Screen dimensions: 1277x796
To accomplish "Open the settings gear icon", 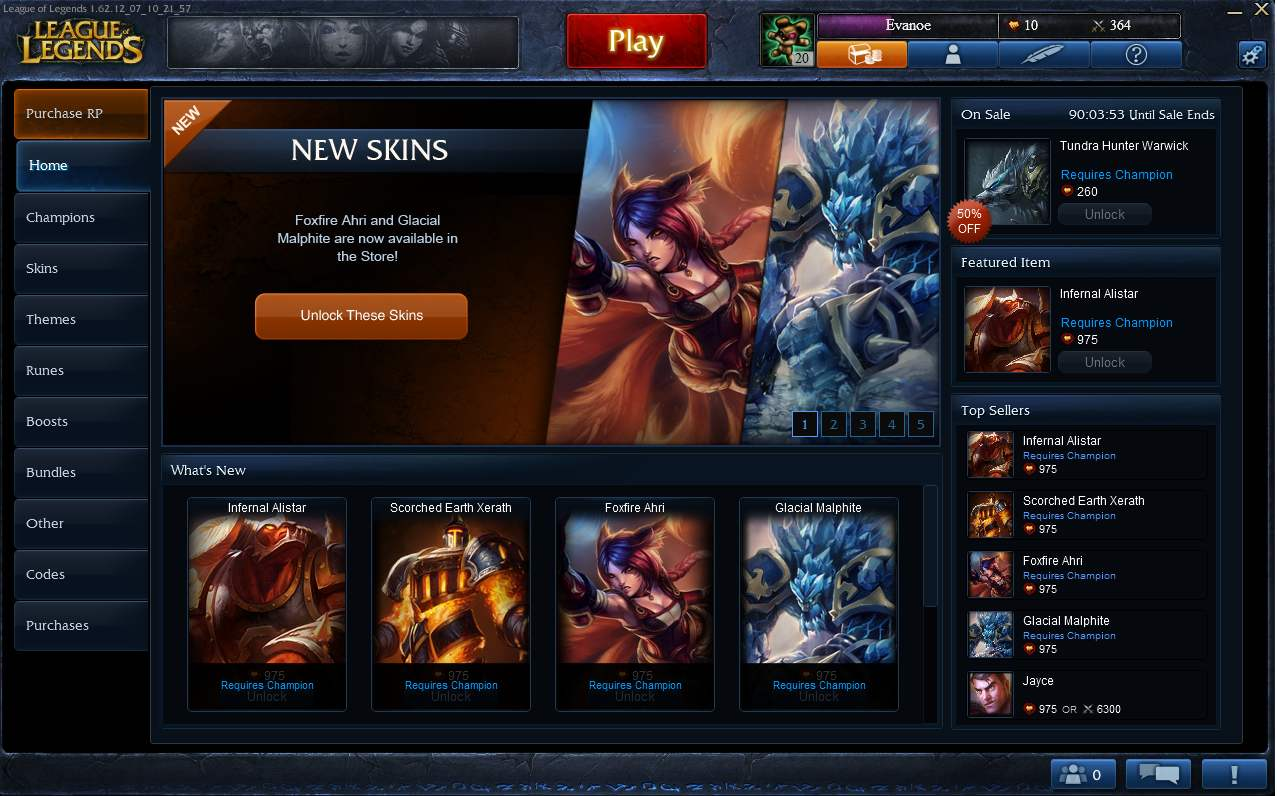I will [x=1252, y=55].
